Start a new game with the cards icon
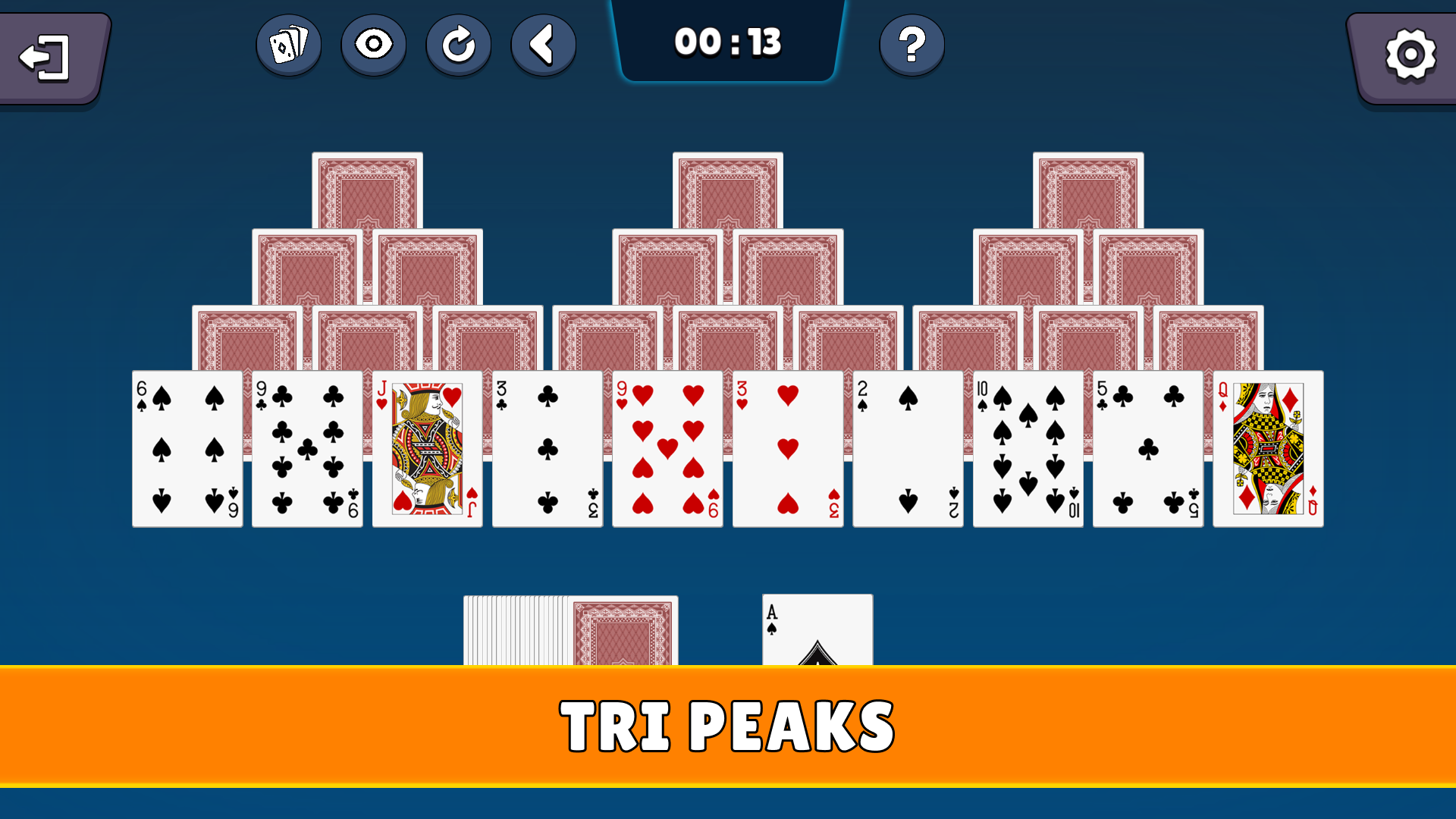 pos(290,45)
